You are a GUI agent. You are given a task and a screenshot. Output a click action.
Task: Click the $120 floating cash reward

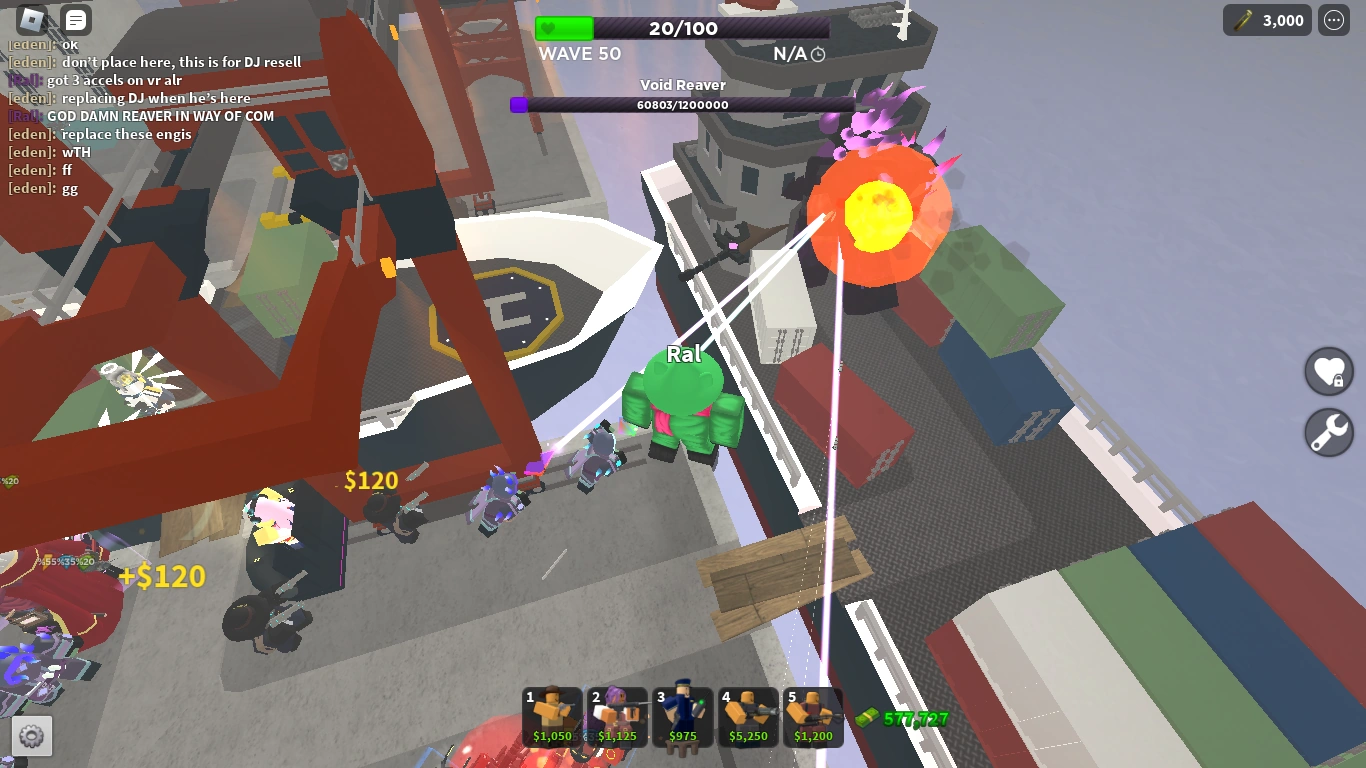[x=370, y=481]
